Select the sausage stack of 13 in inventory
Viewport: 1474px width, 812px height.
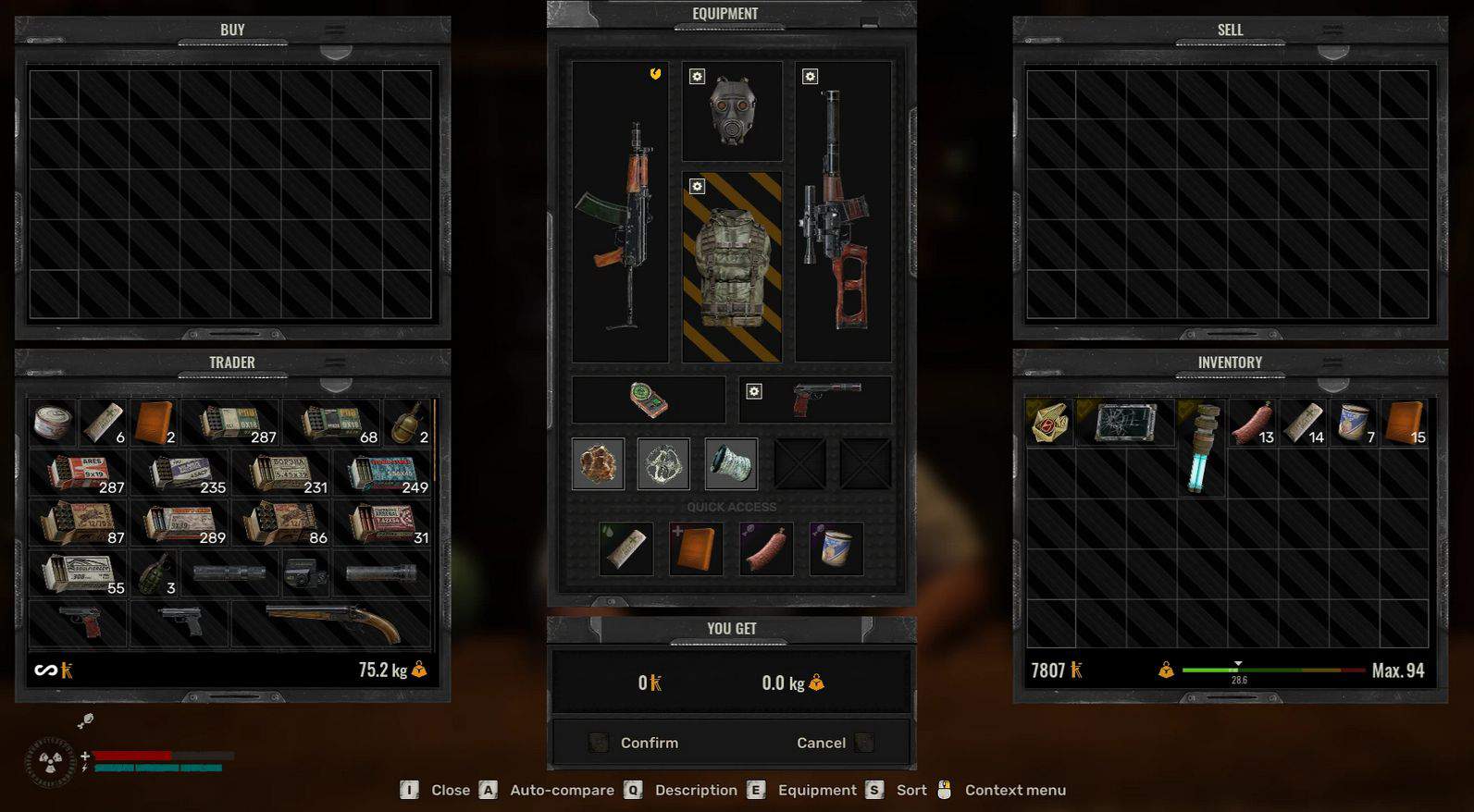1252,424
